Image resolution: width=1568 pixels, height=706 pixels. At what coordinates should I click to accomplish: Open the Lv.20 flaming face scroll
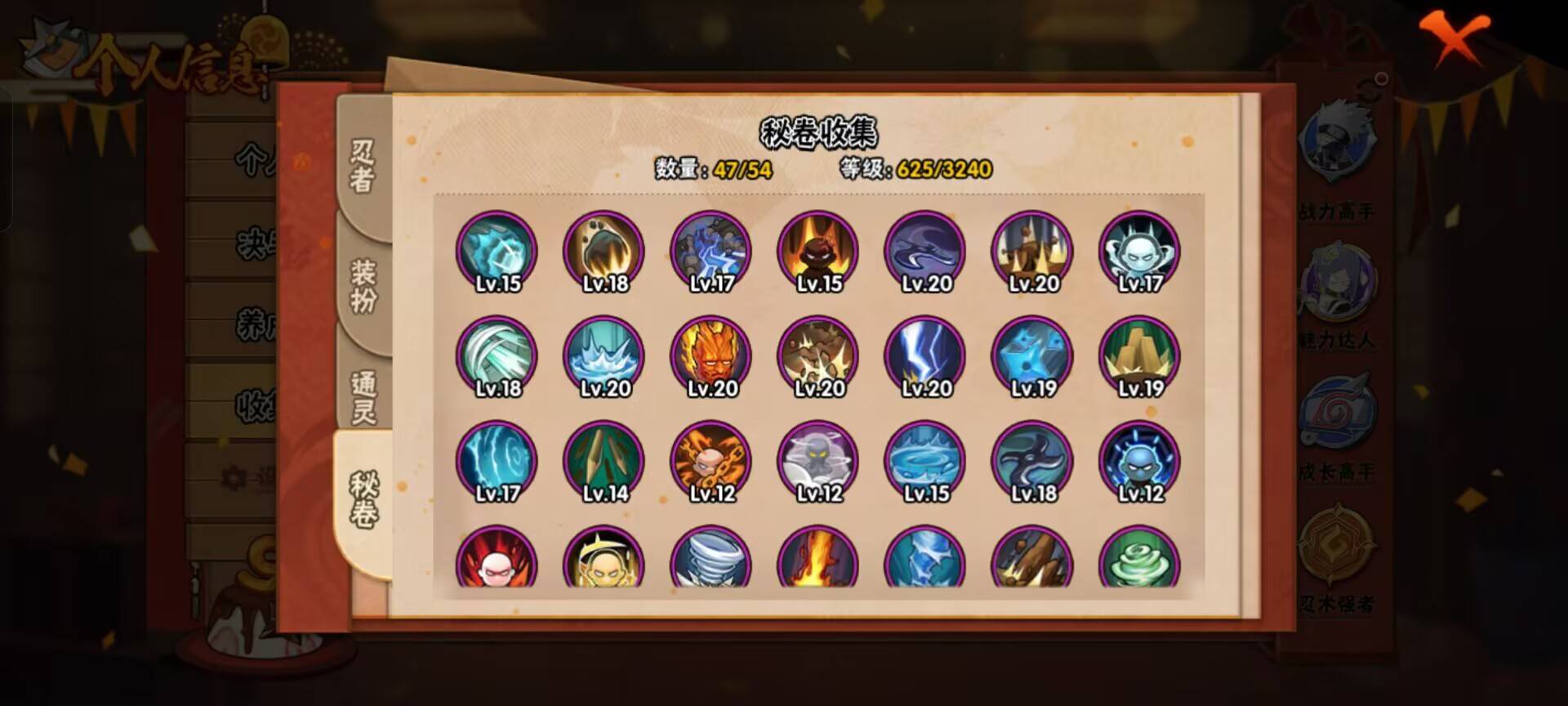tap(710, 357)
